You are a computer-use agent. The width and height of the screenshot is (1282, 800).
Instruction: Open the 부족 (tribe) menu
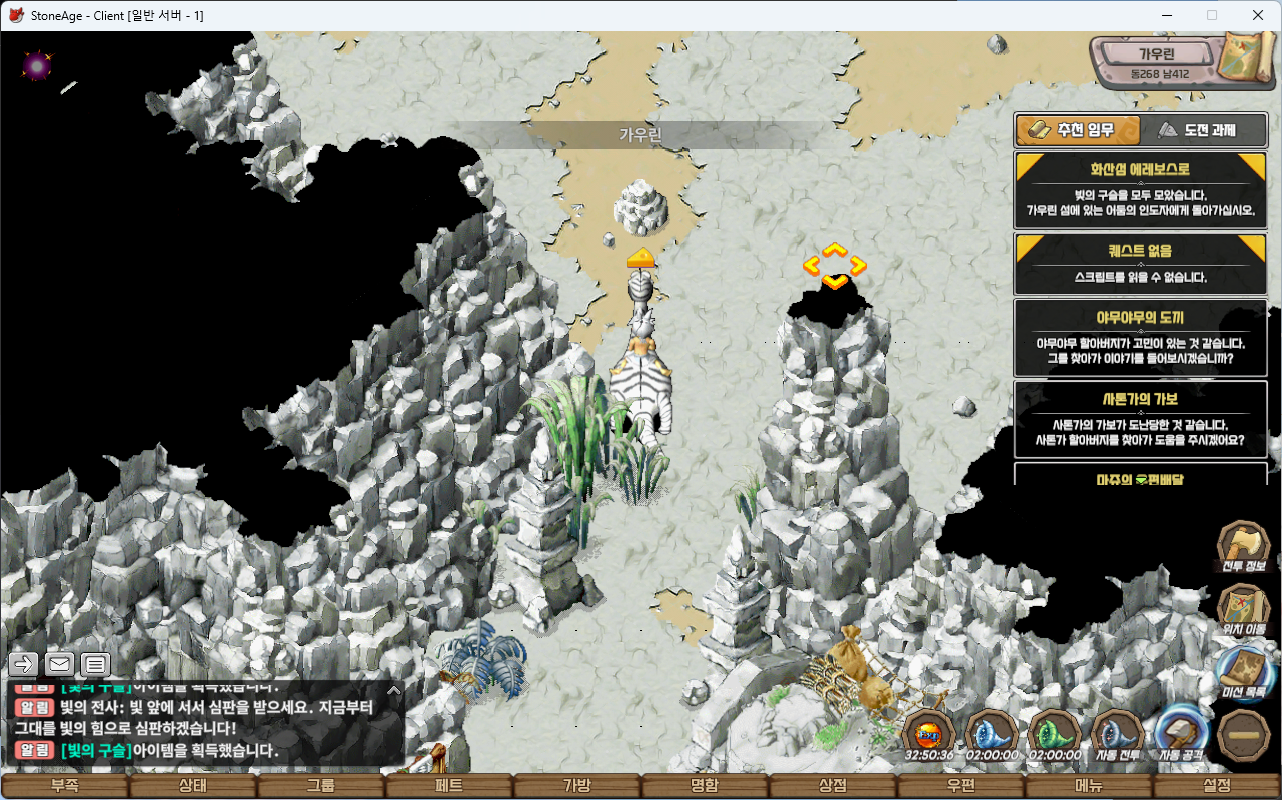(x=65, y=786)
